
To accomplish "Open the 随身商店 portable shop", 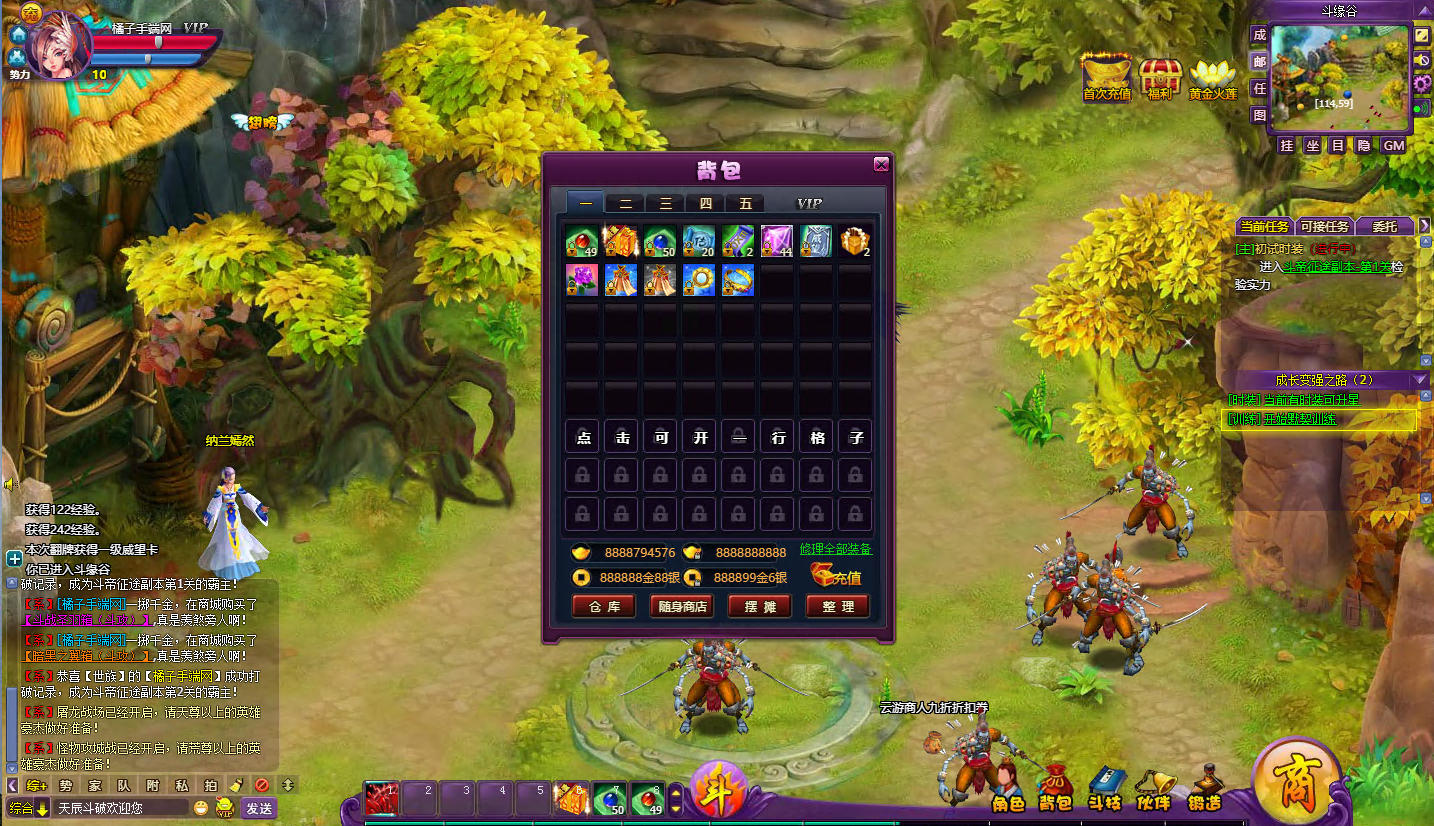I will pos(681,606).
